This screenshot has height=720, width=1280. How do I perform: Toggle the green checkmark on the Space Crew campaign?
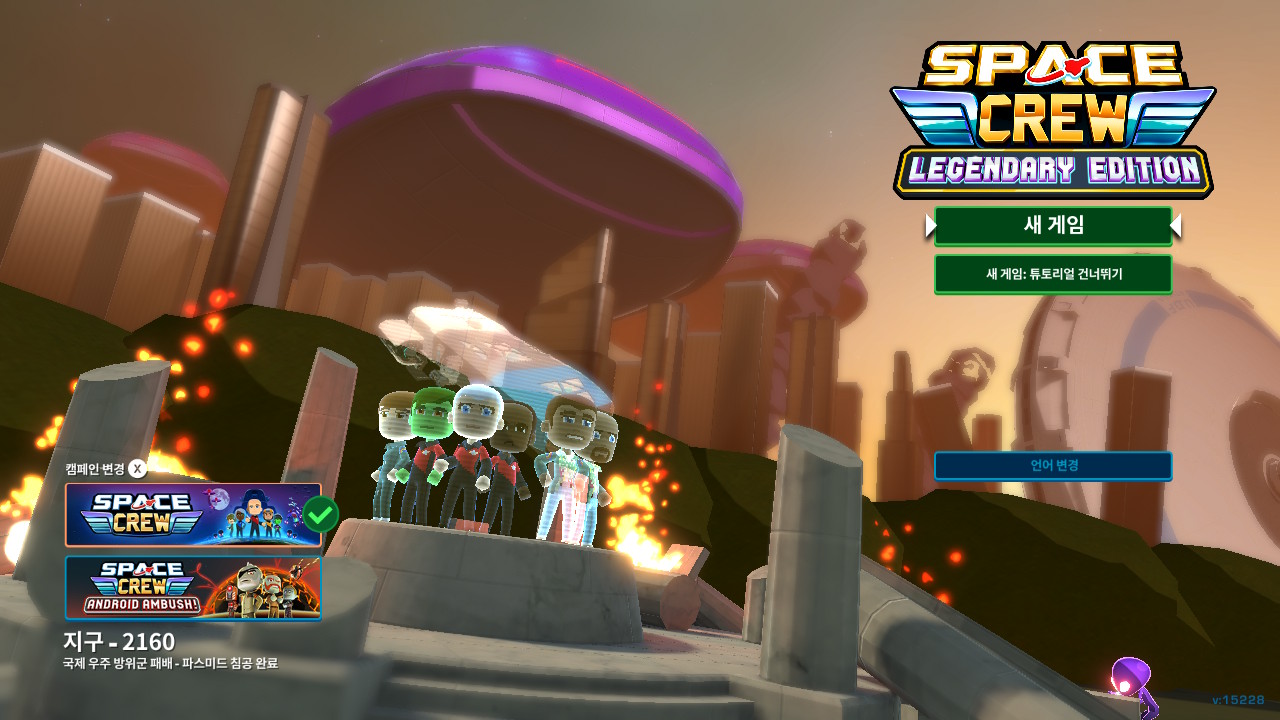tap(318, 513)
